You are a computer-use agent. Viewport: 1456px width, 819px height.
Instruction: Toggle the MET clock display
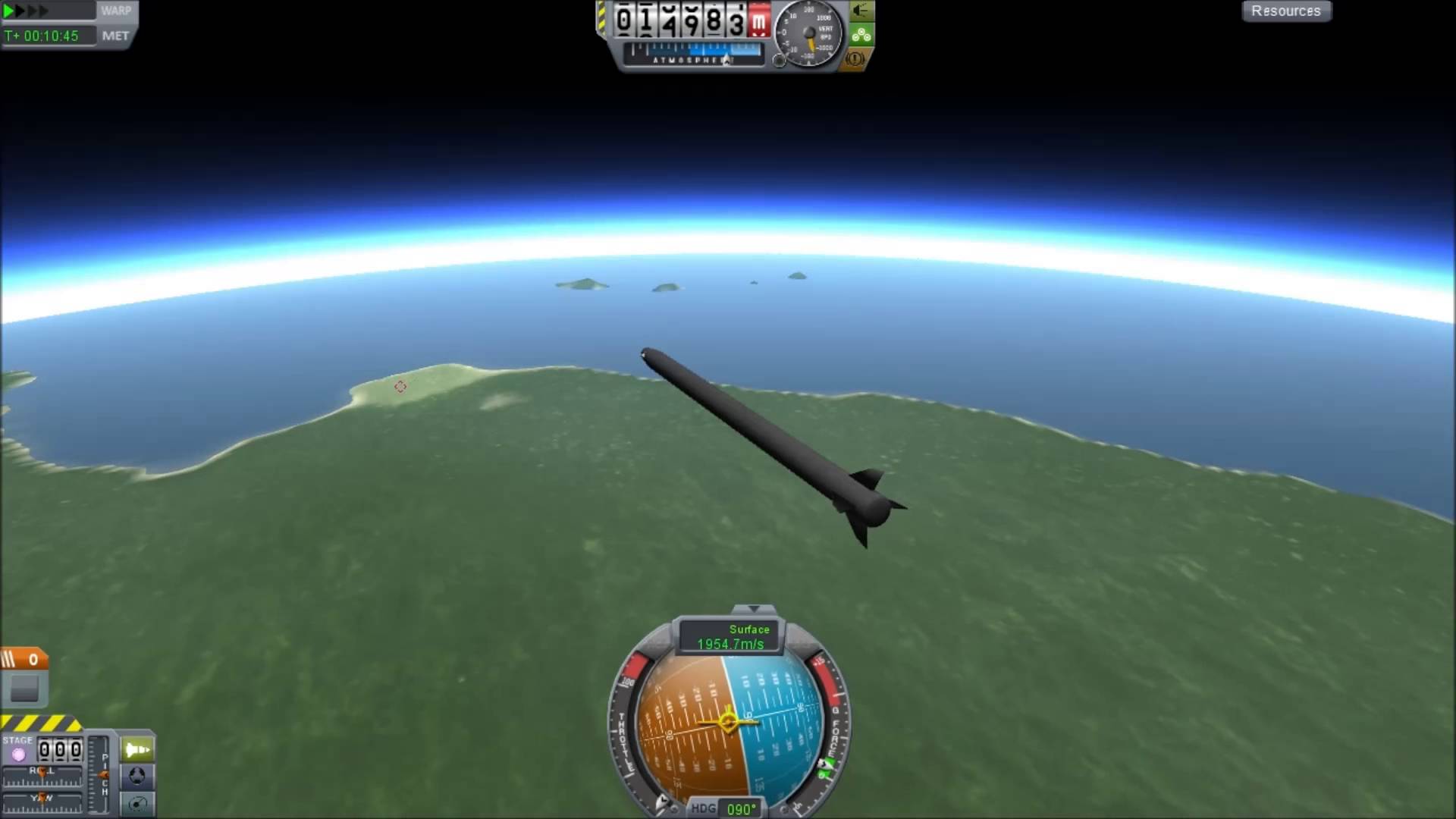115,35
